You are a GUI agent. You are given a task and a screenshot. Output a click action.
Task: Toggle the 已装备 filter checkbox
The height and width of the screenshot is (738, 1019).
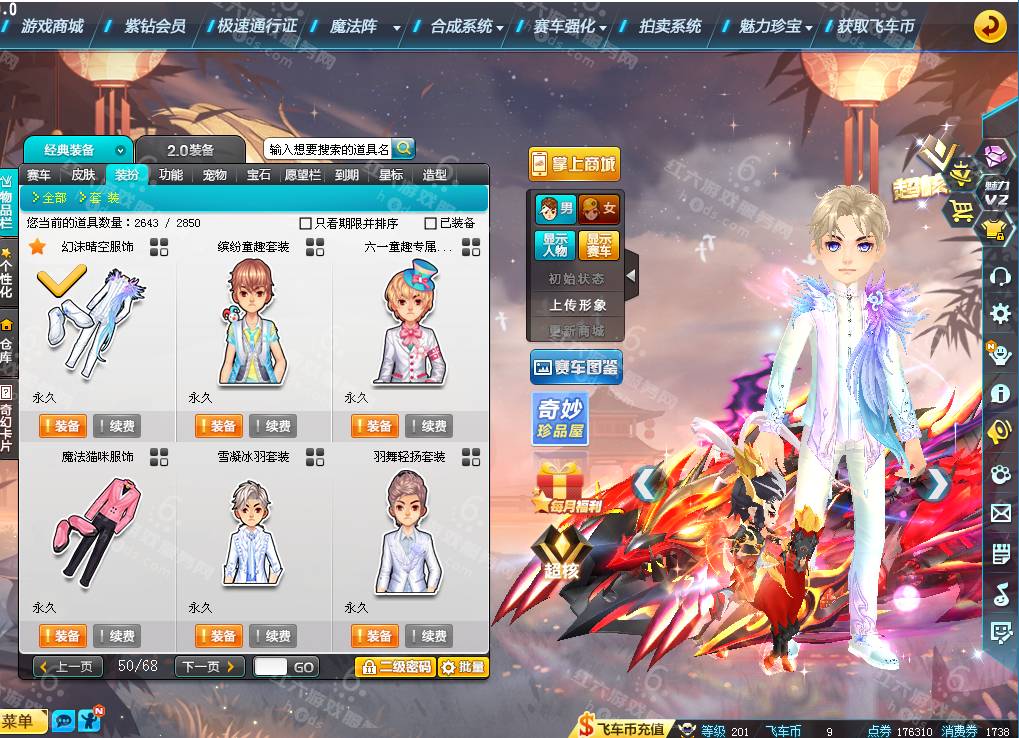click(x=431, y=224)
